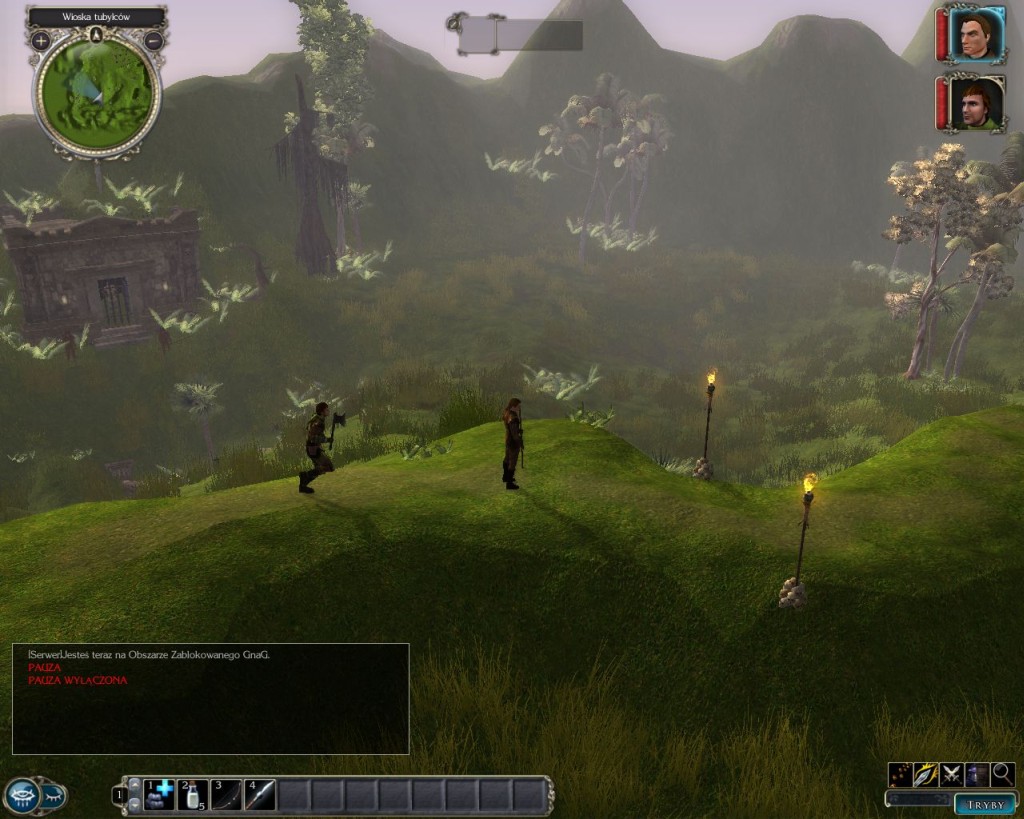Toggle the minimap north compass arrow
The height and width of the screenshot is (819, 1024).
[x=96, y=35]
